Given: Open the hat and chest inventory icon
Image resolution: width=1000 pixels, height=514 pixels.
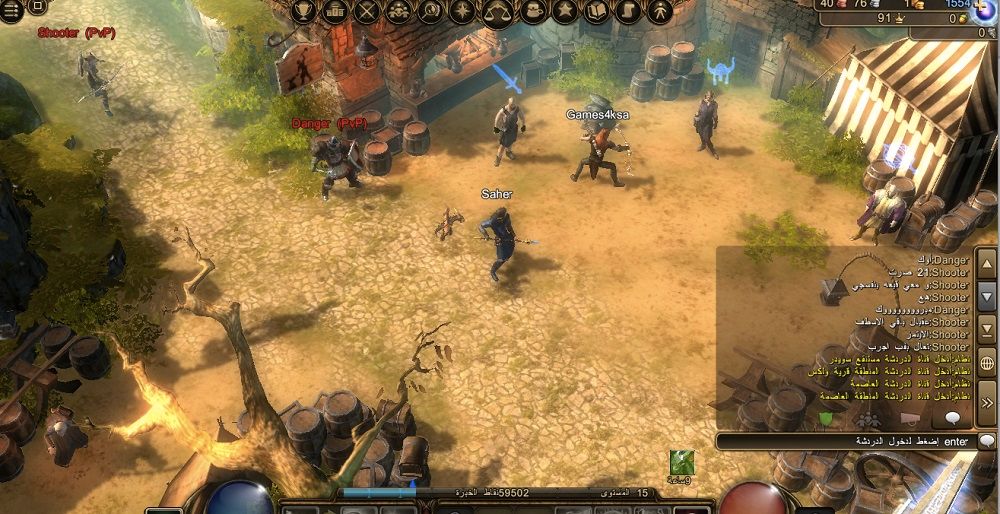Looking at the screenshot, I should 532,12.
